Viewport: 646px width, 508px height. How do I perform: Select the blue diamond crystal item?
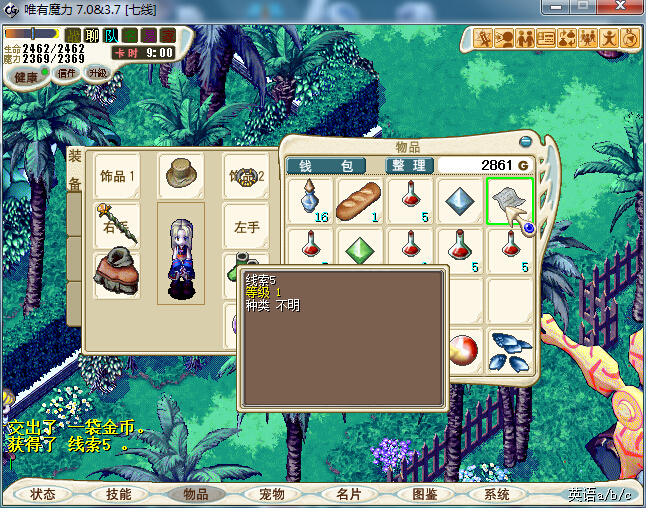coord(459,201)
